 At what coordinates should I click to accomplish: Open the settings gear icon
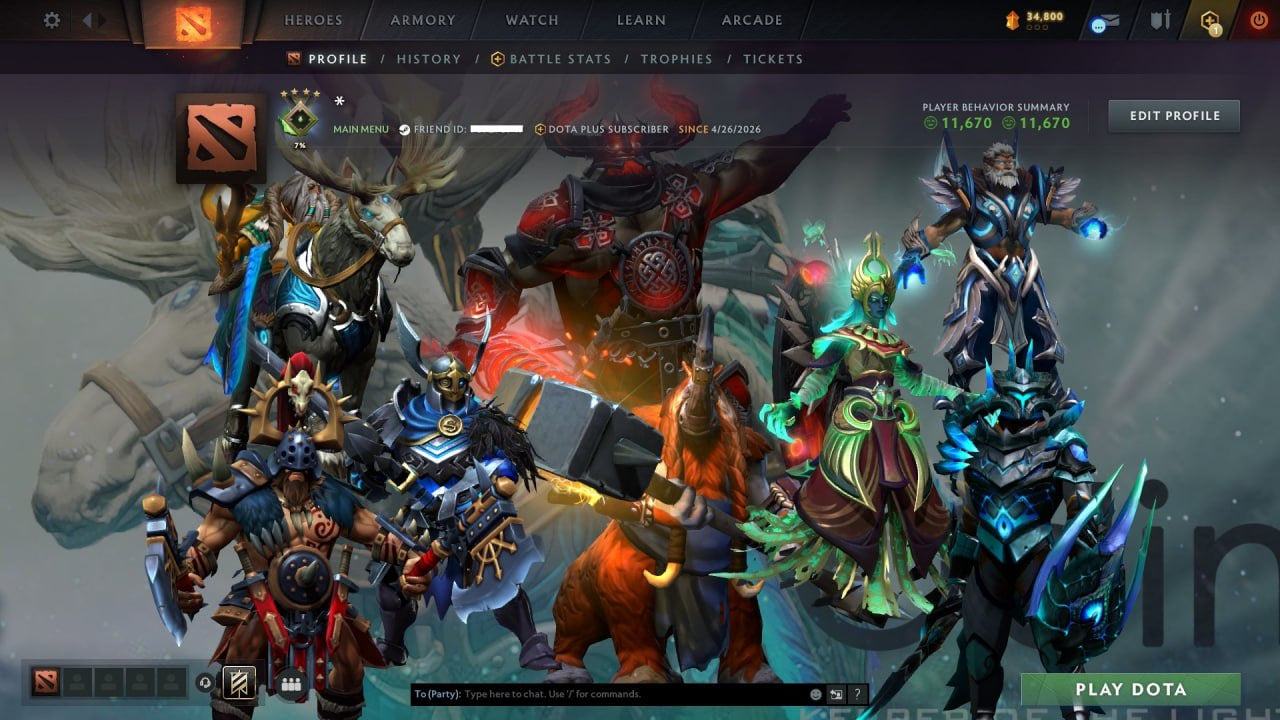point(52,19)
